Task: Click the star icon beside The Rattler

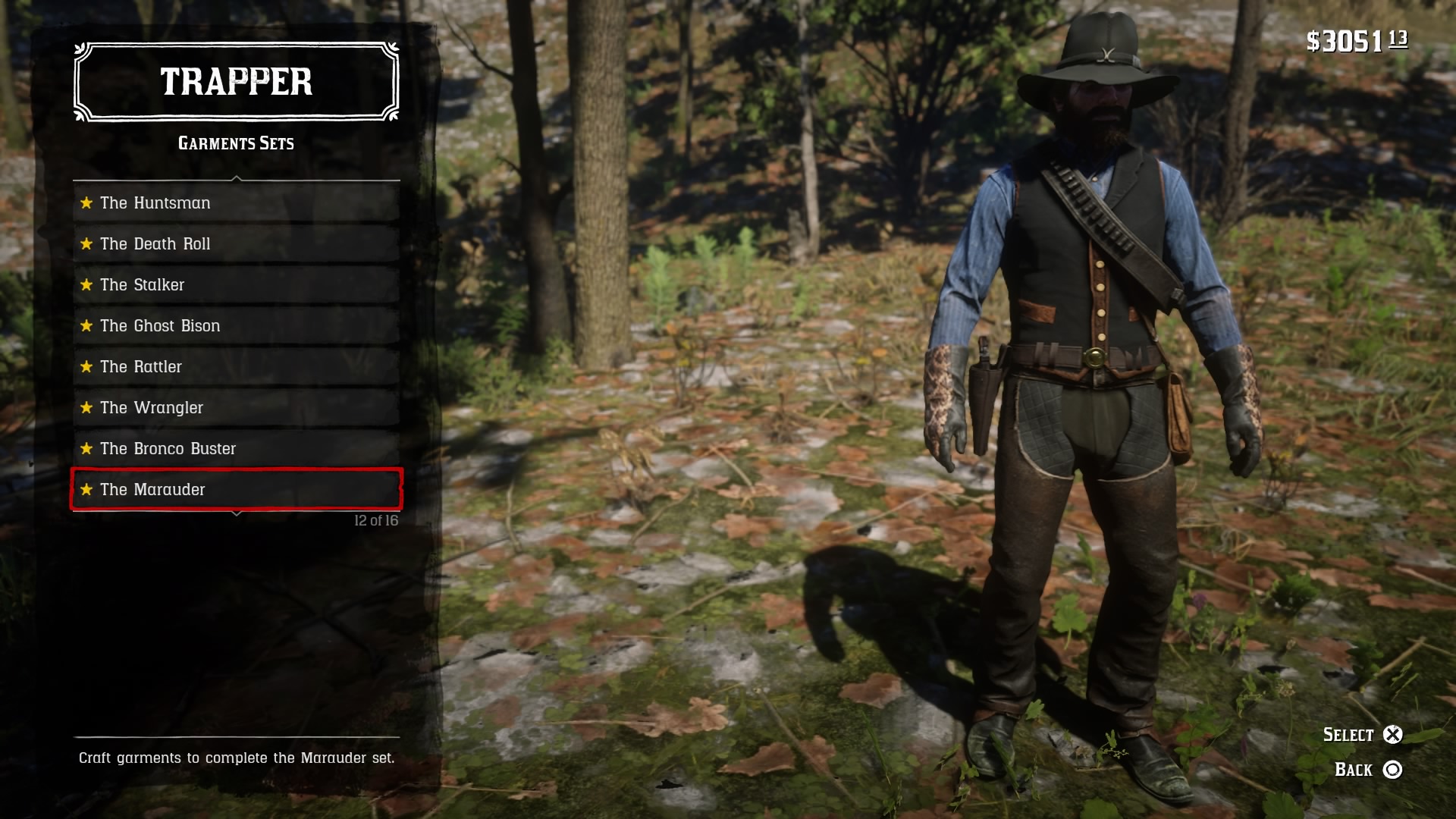Action: tap(86, 366)
